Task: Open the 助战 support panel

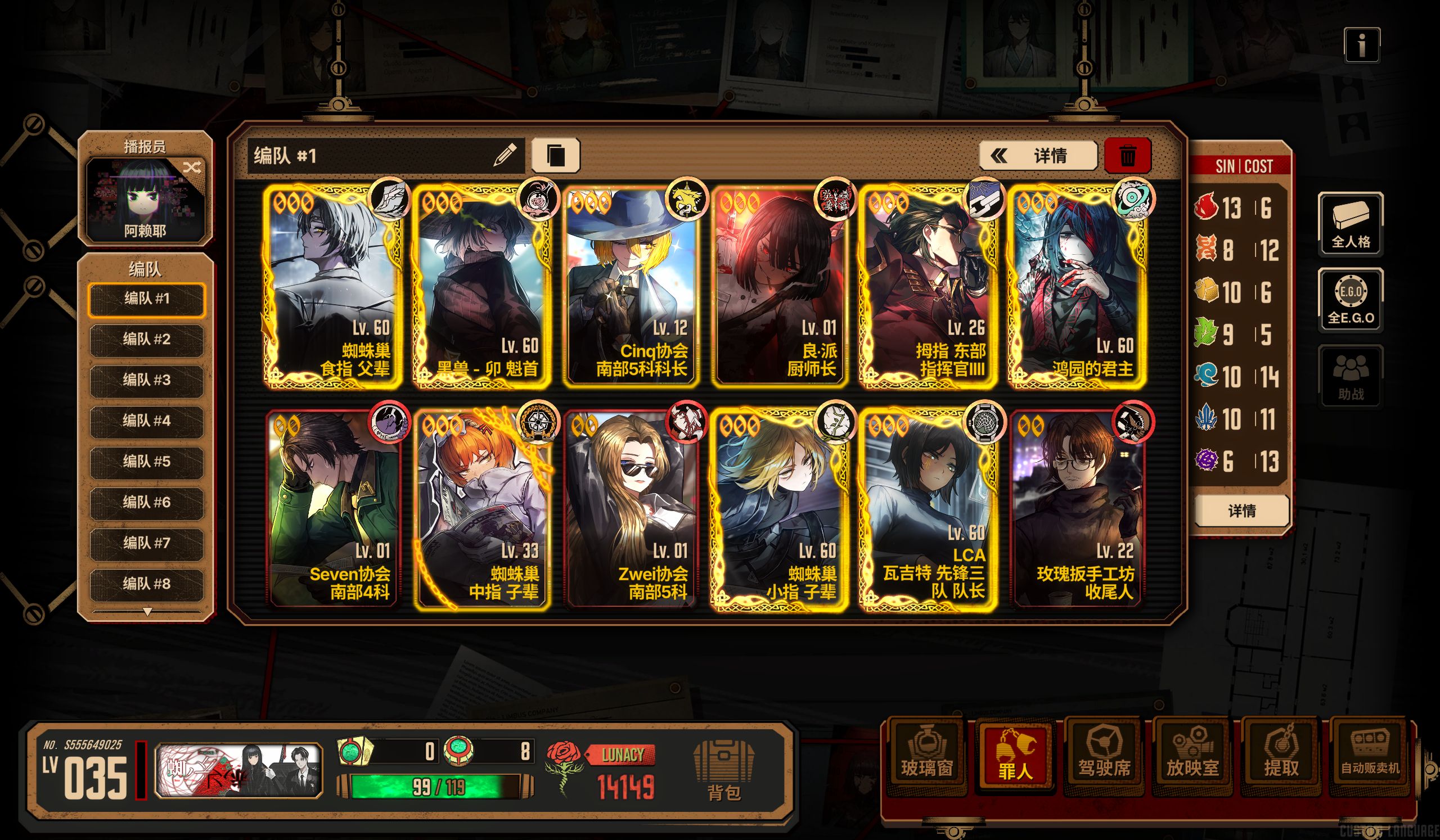Action: tap(1351, 376)
